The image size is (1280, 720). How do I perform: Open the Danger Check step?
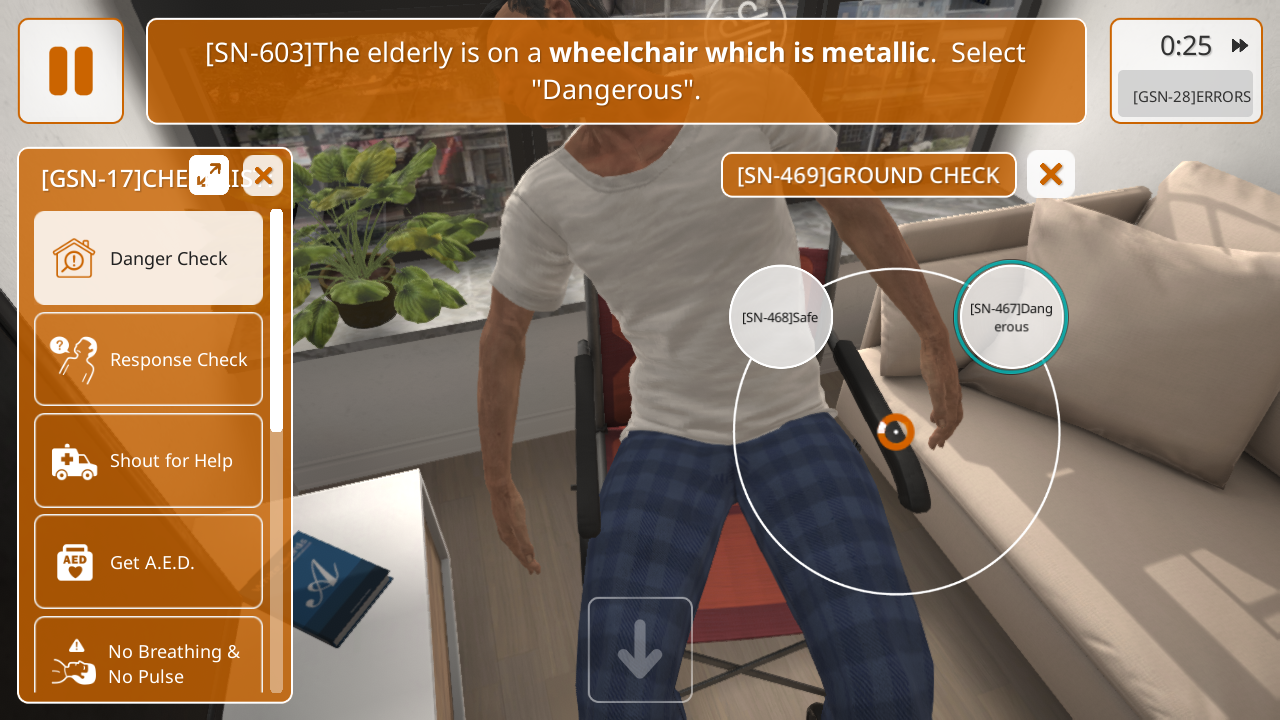(x=149, y=258)
